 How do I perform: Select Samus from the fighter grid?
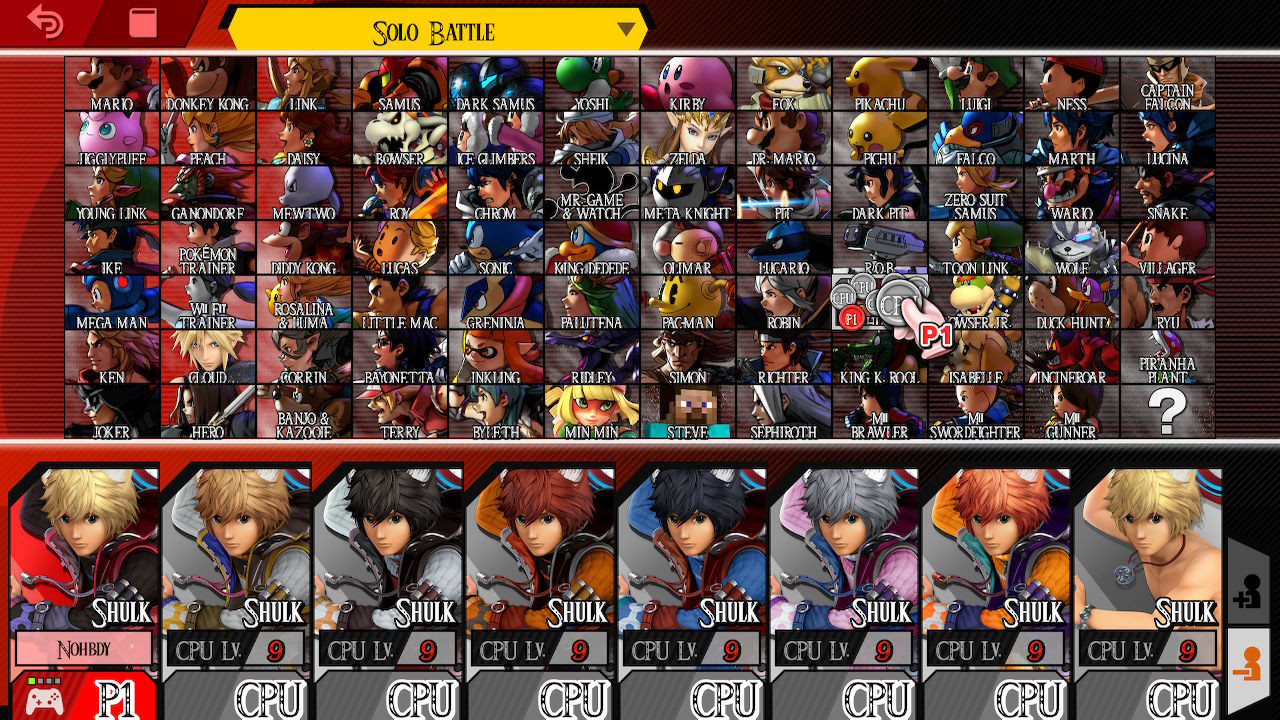click(x=399, y=83)
